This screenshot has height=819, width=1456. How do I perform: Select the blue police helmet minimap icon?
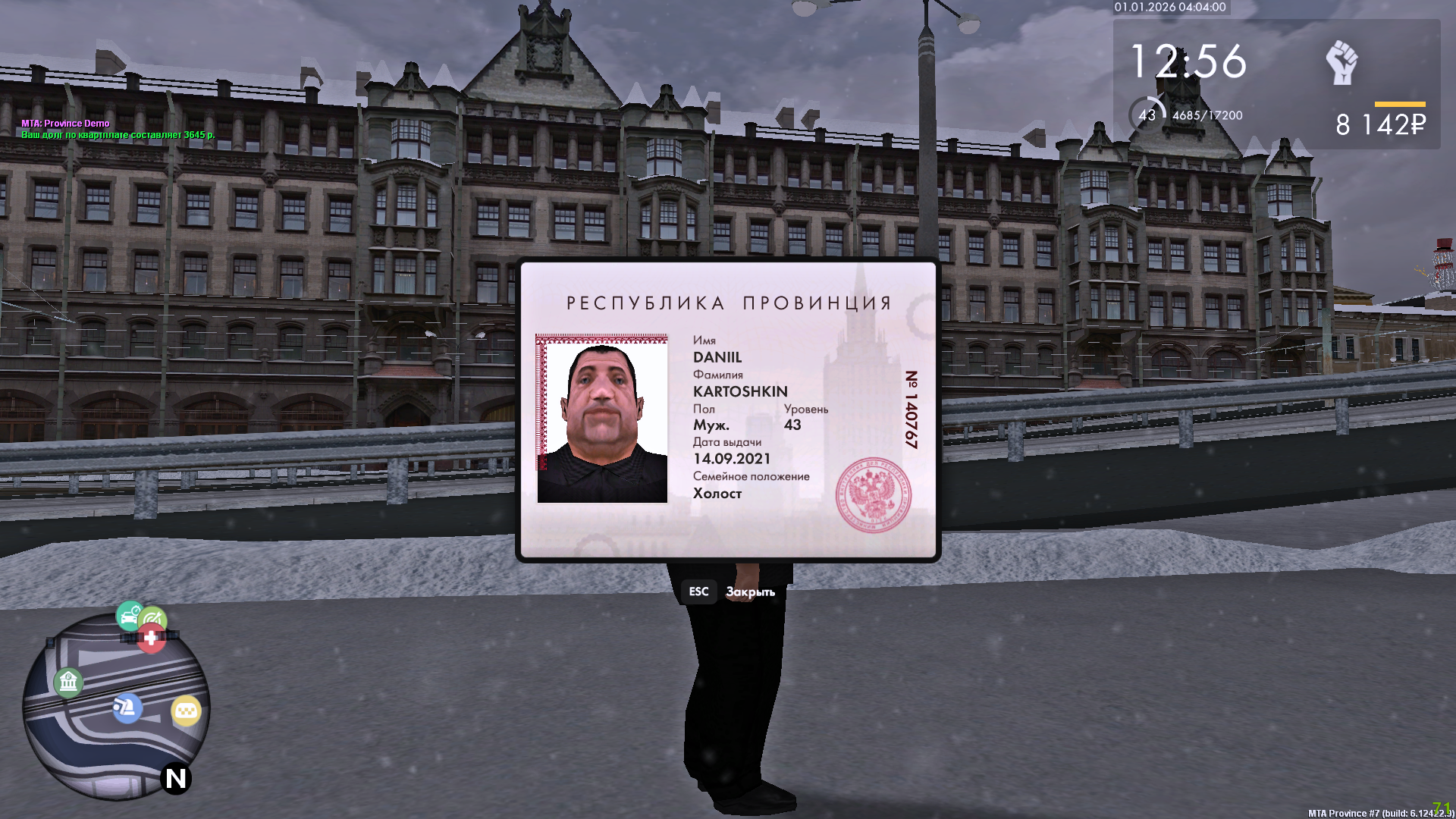click(127, 707)
